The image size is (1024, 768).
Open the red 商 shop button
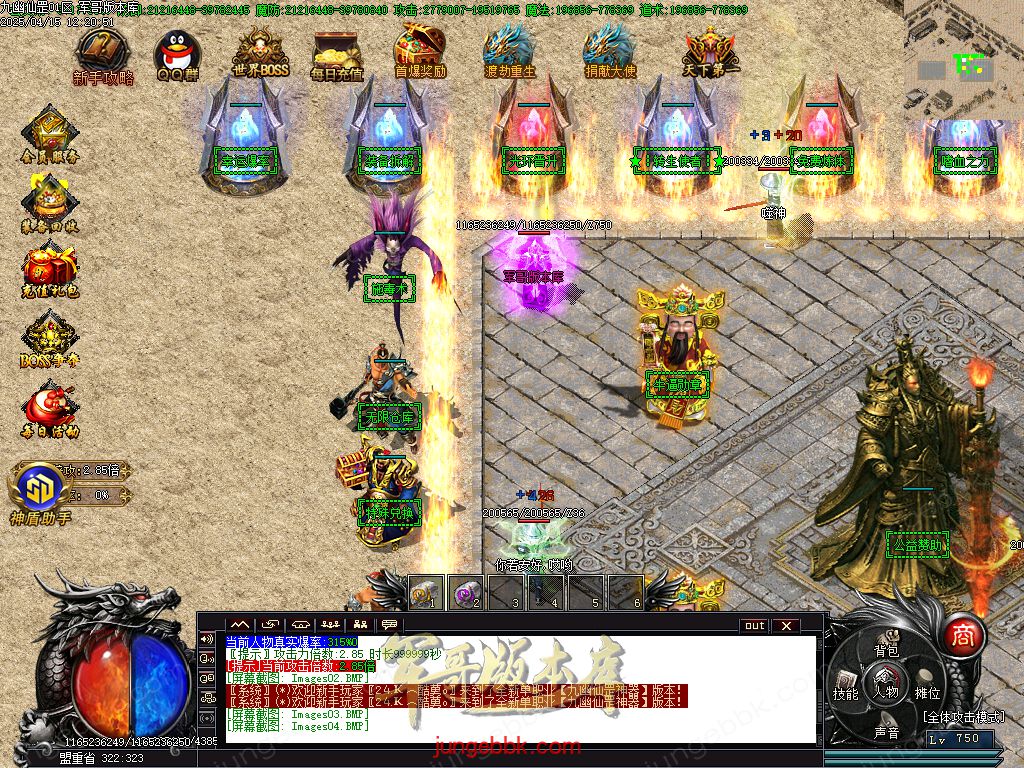coord(963,635)
